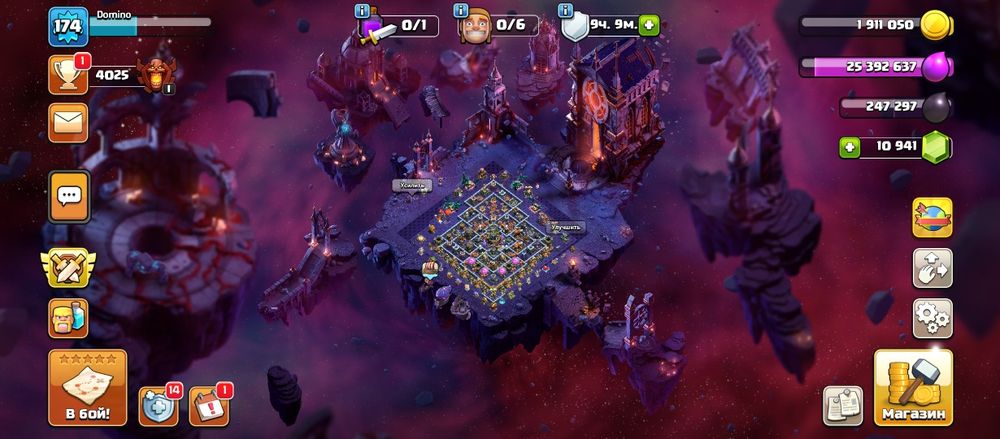Viewport: 1000px width, 439px height.
Task: Extend shield with the green plus
Action: (x=650, y=27)
